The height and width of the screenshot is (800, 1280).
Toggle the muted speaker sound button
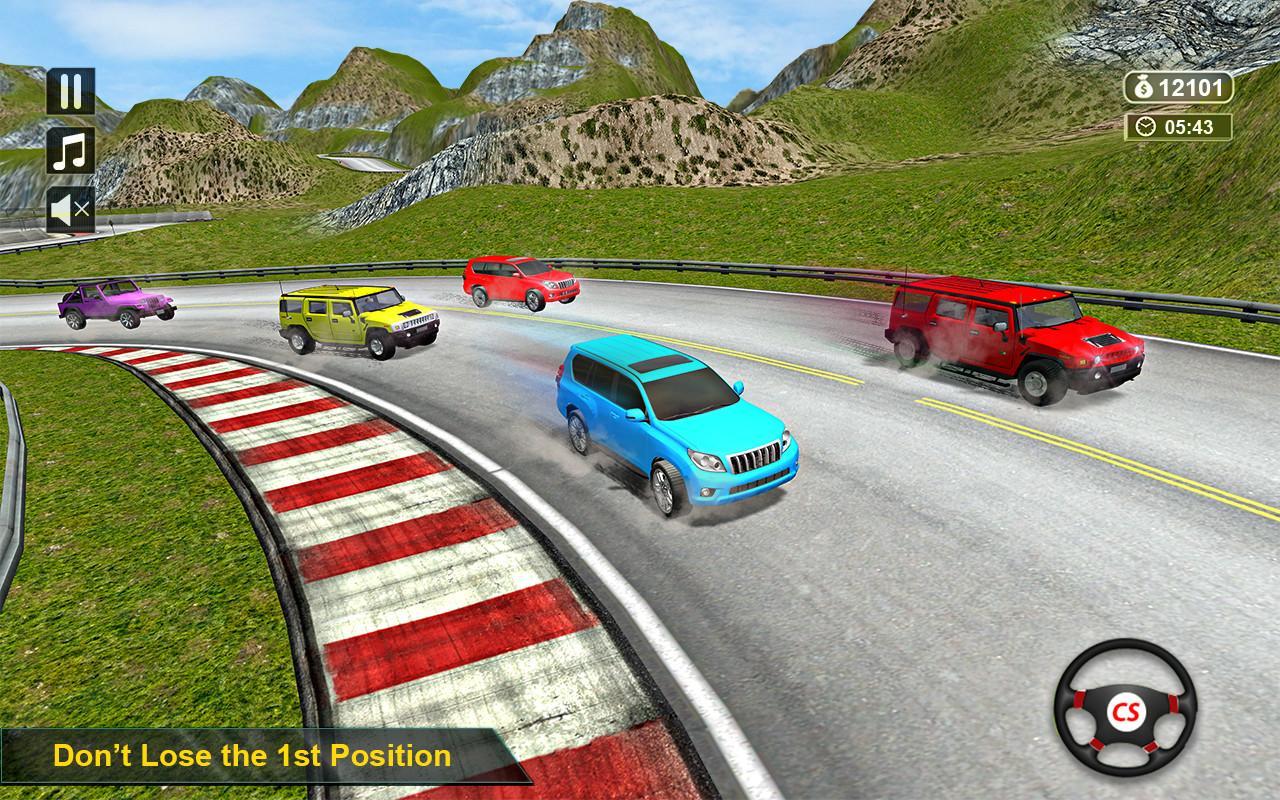point(71,210)
